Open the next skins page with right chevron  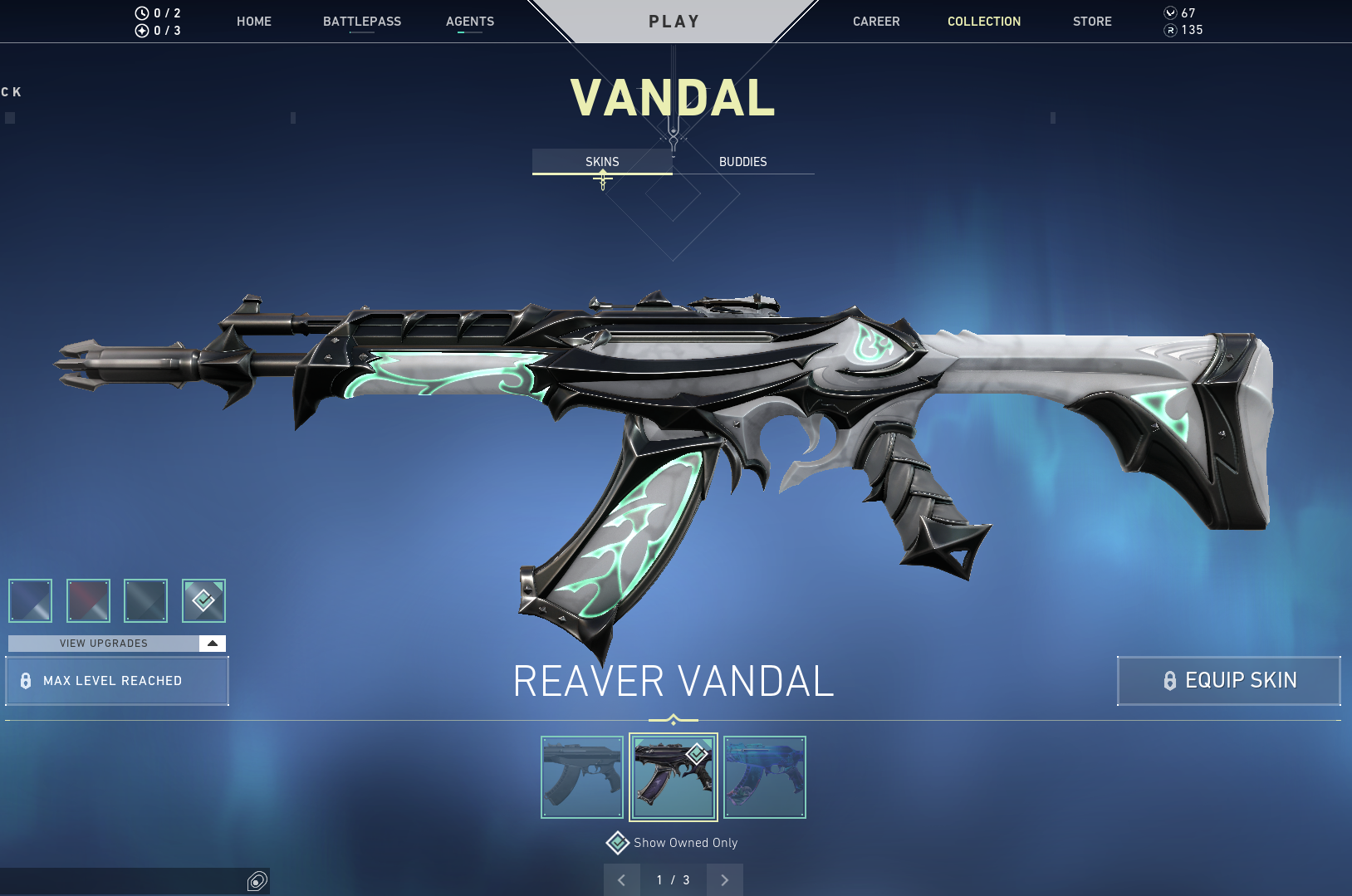click(724, 879)
